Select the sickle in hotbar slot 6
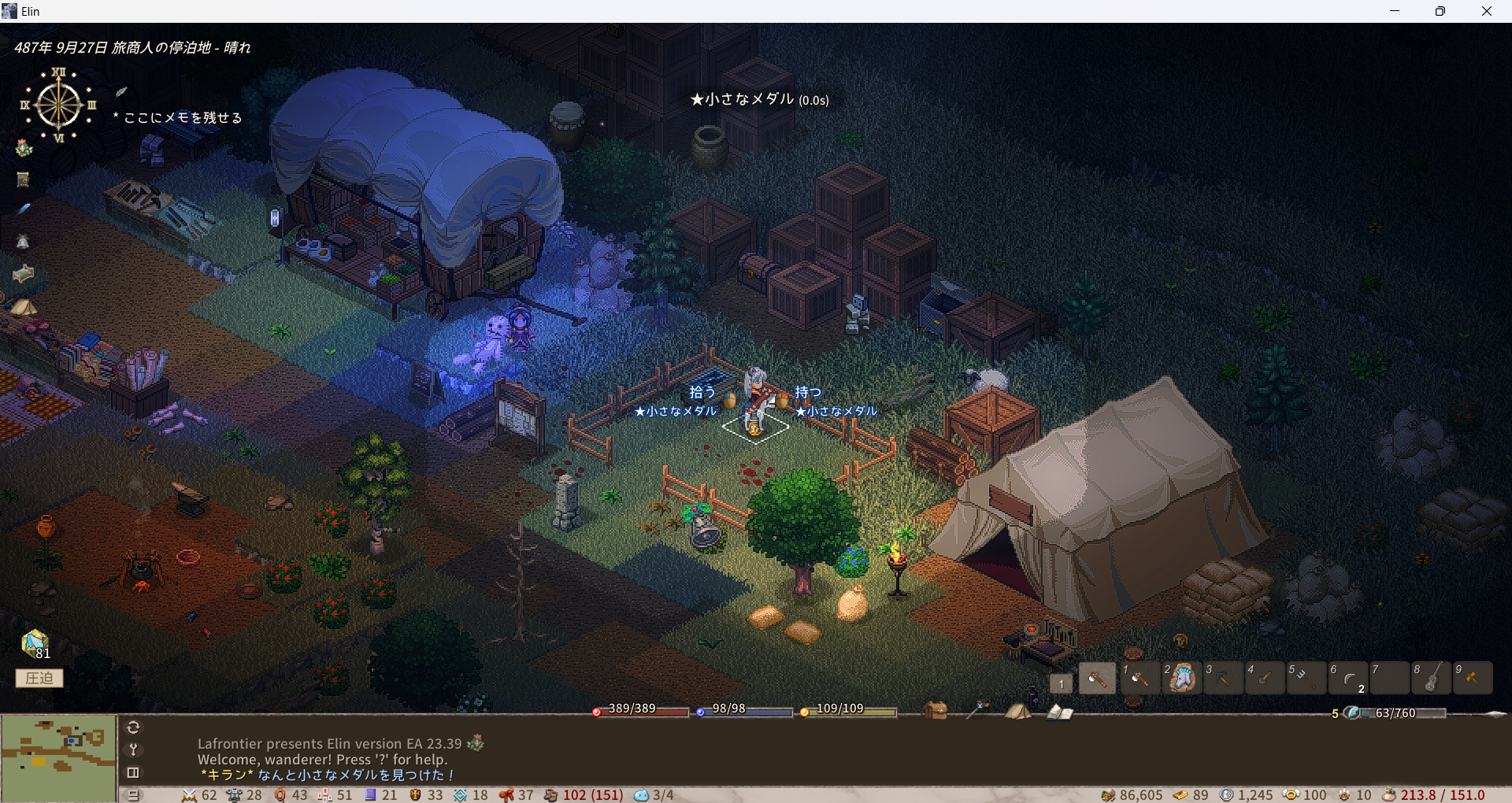This screenshot has height=803, width=1512. coord(1347,678)
